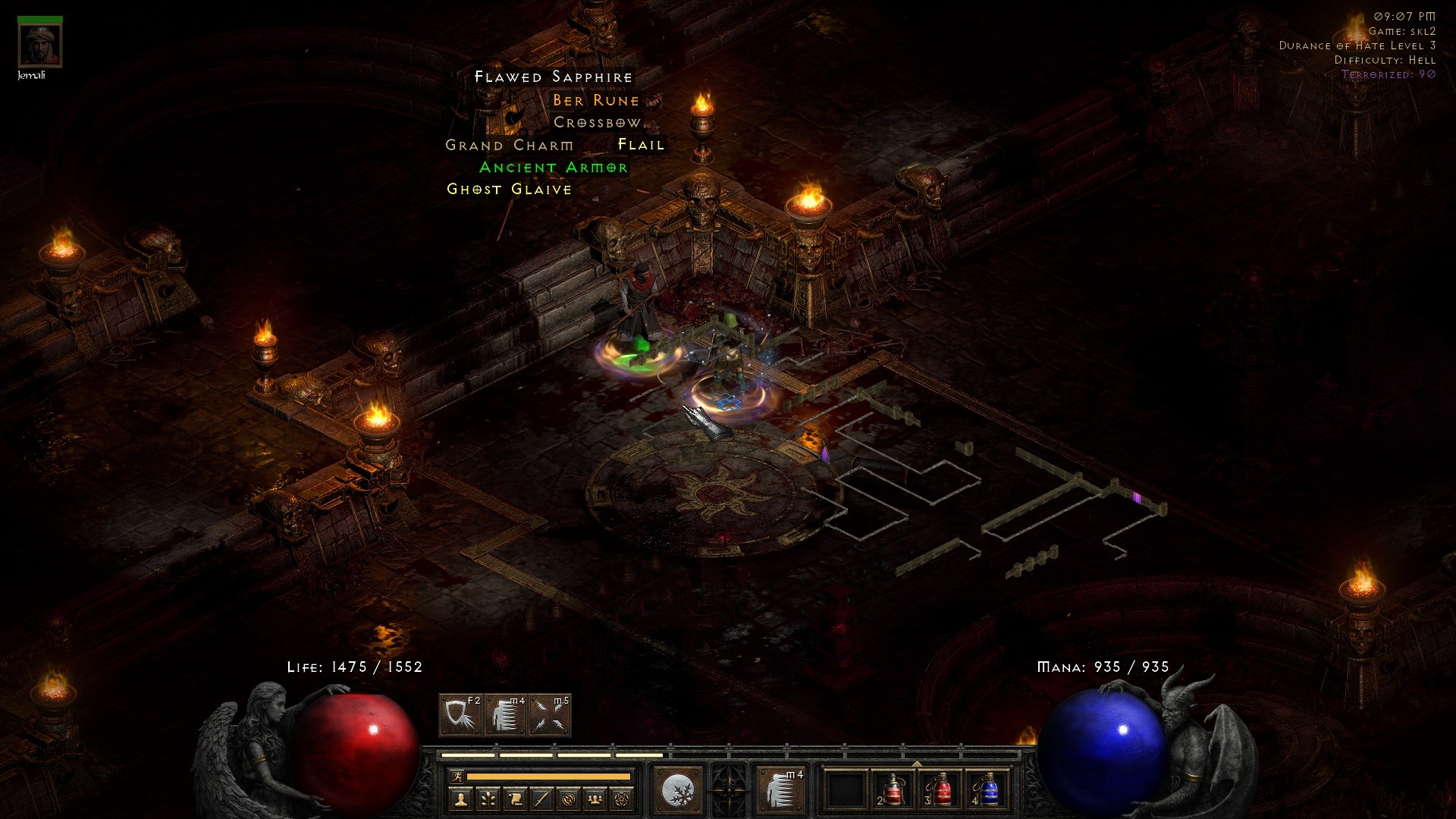Click the sword icon in mini panel
Screen dimensions: 1456x819
[x=541, y=799]
